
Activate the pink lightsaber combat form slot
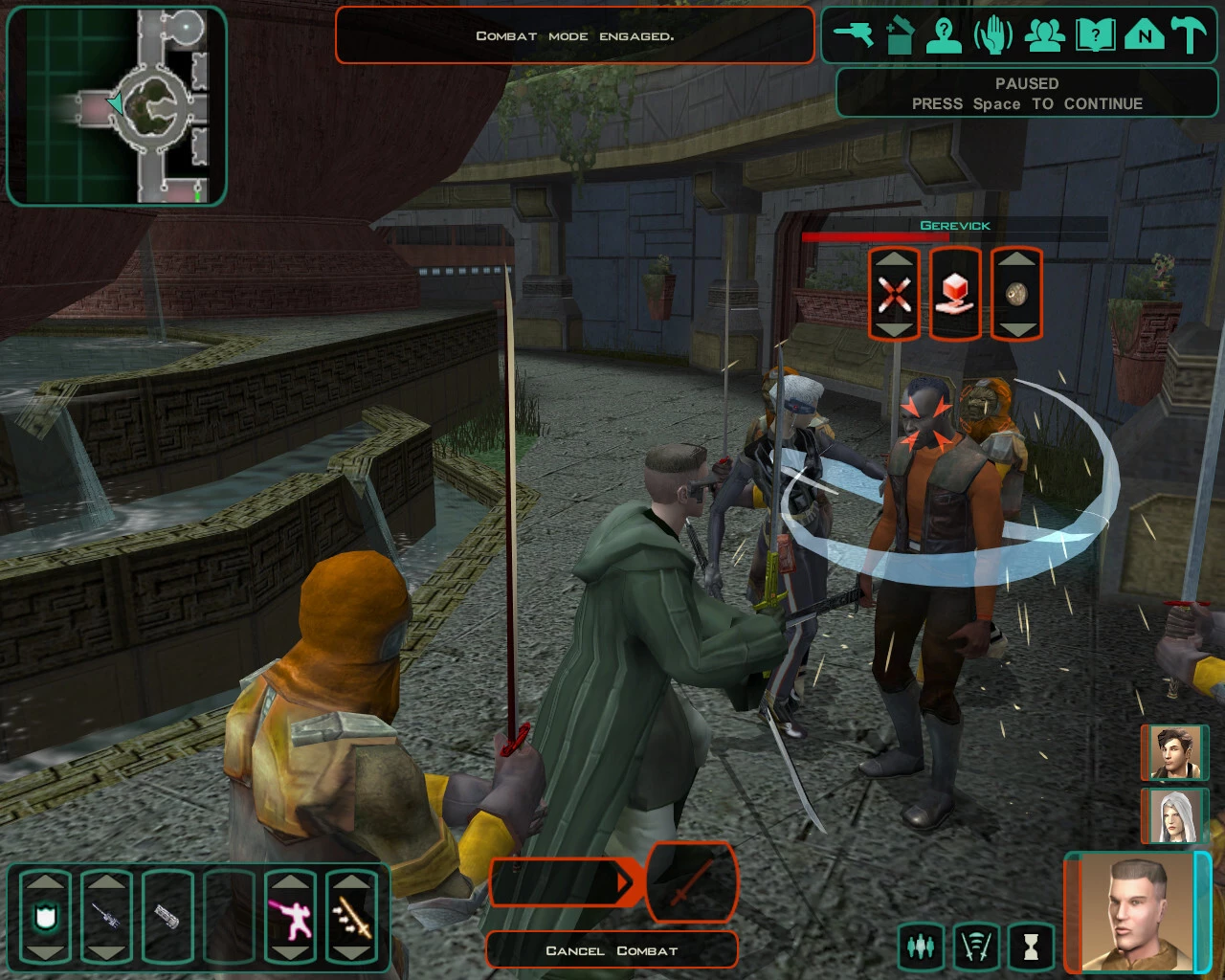pyautogui.click(x=291, y=917)
